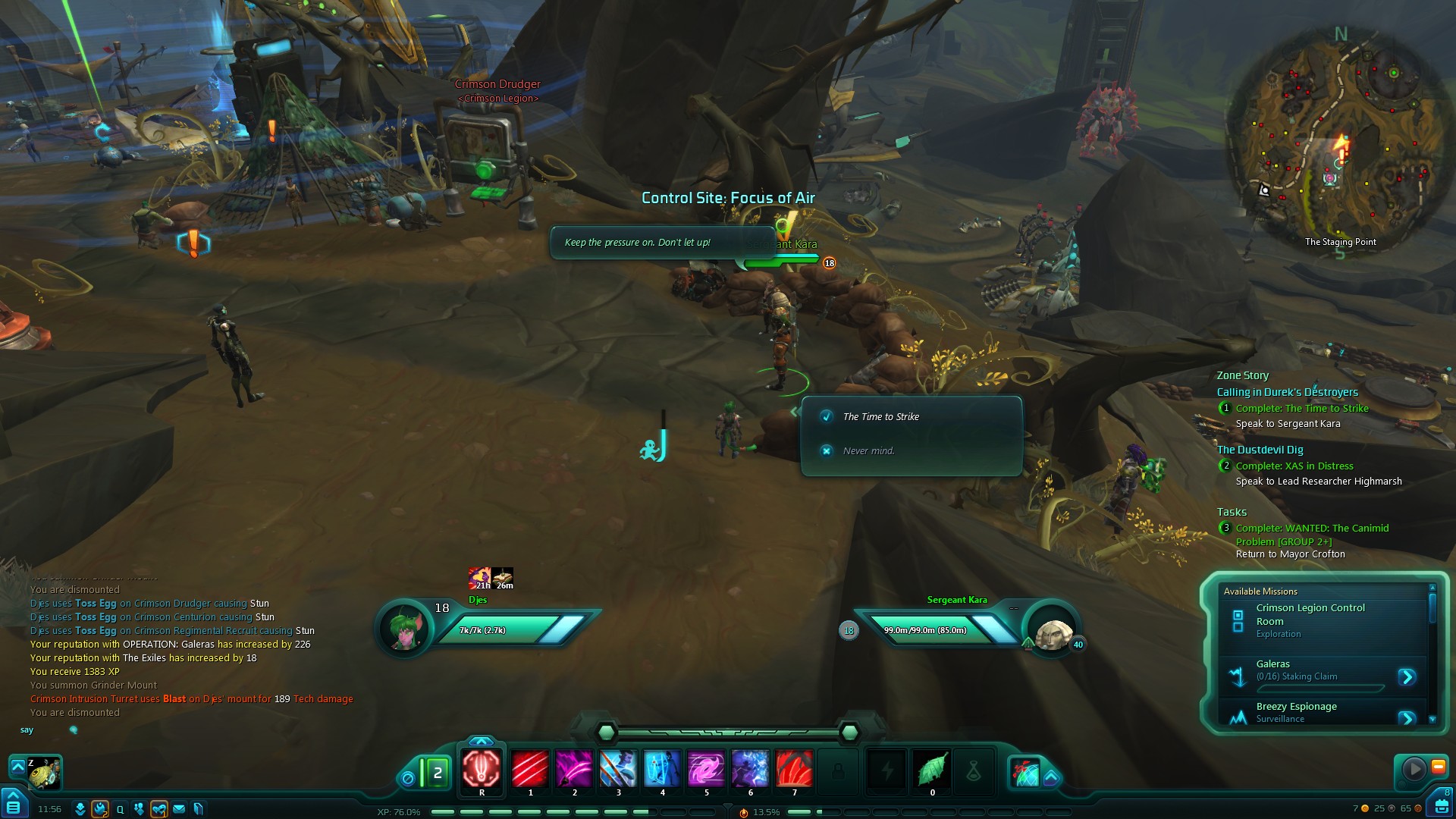
Task: Summon the Grinder mount icon
Action: [43, 773]
